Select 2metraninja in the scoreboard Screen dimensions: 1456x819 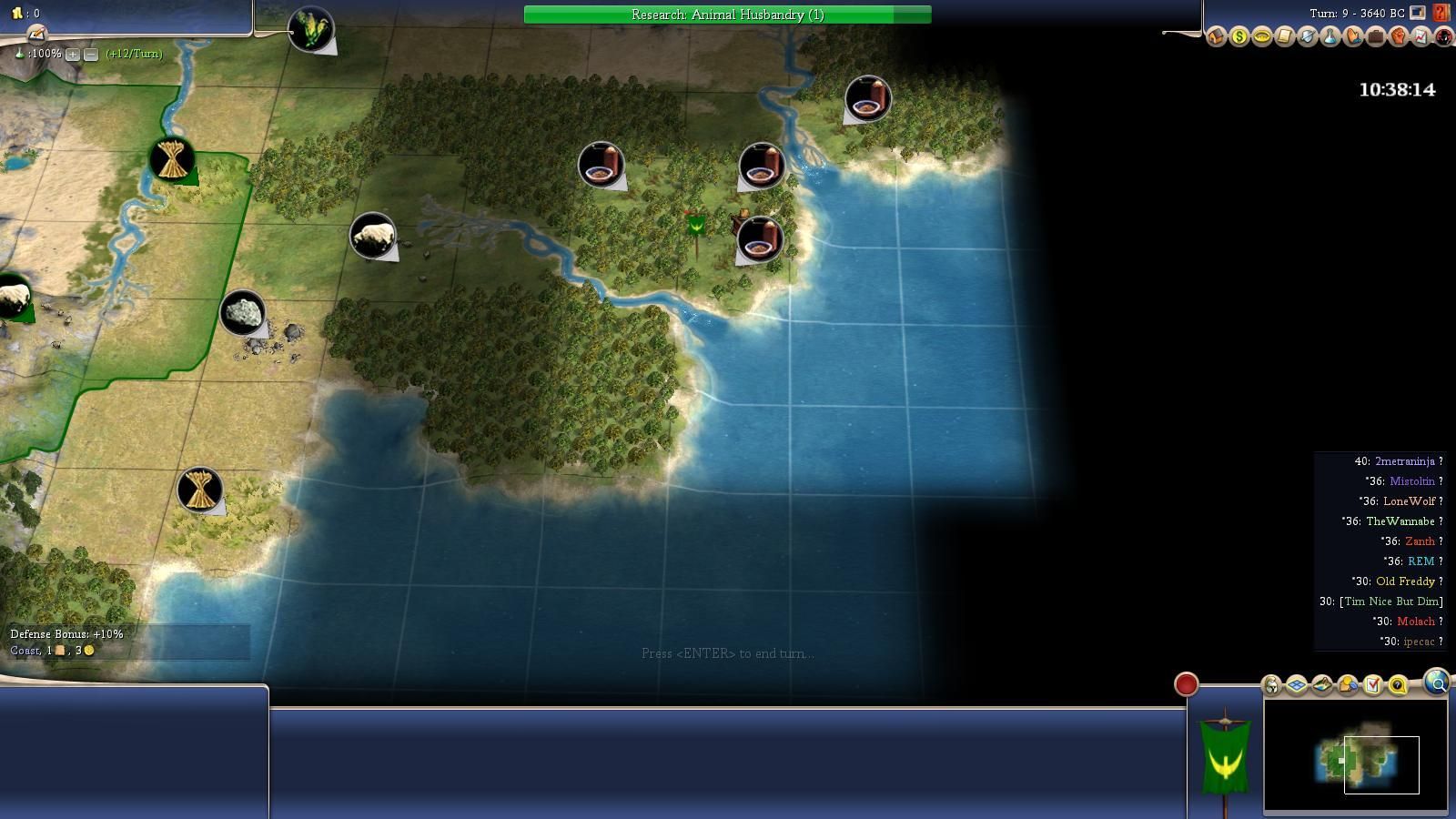click(1404, 461)
